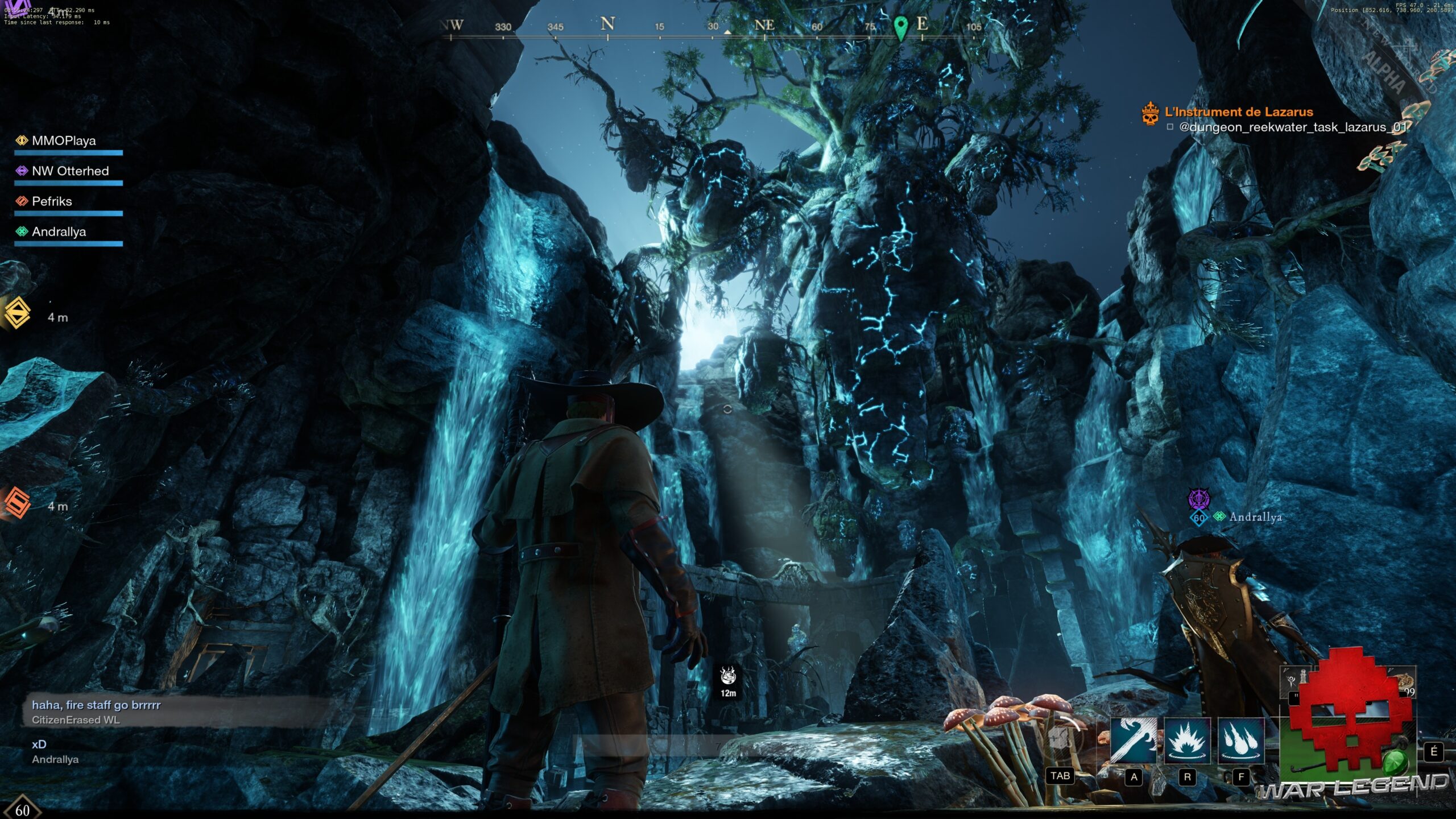The width and height of the screenshot is (1456, 819).
Task: Click the orange party member direction marker
Action: point(17,503)
